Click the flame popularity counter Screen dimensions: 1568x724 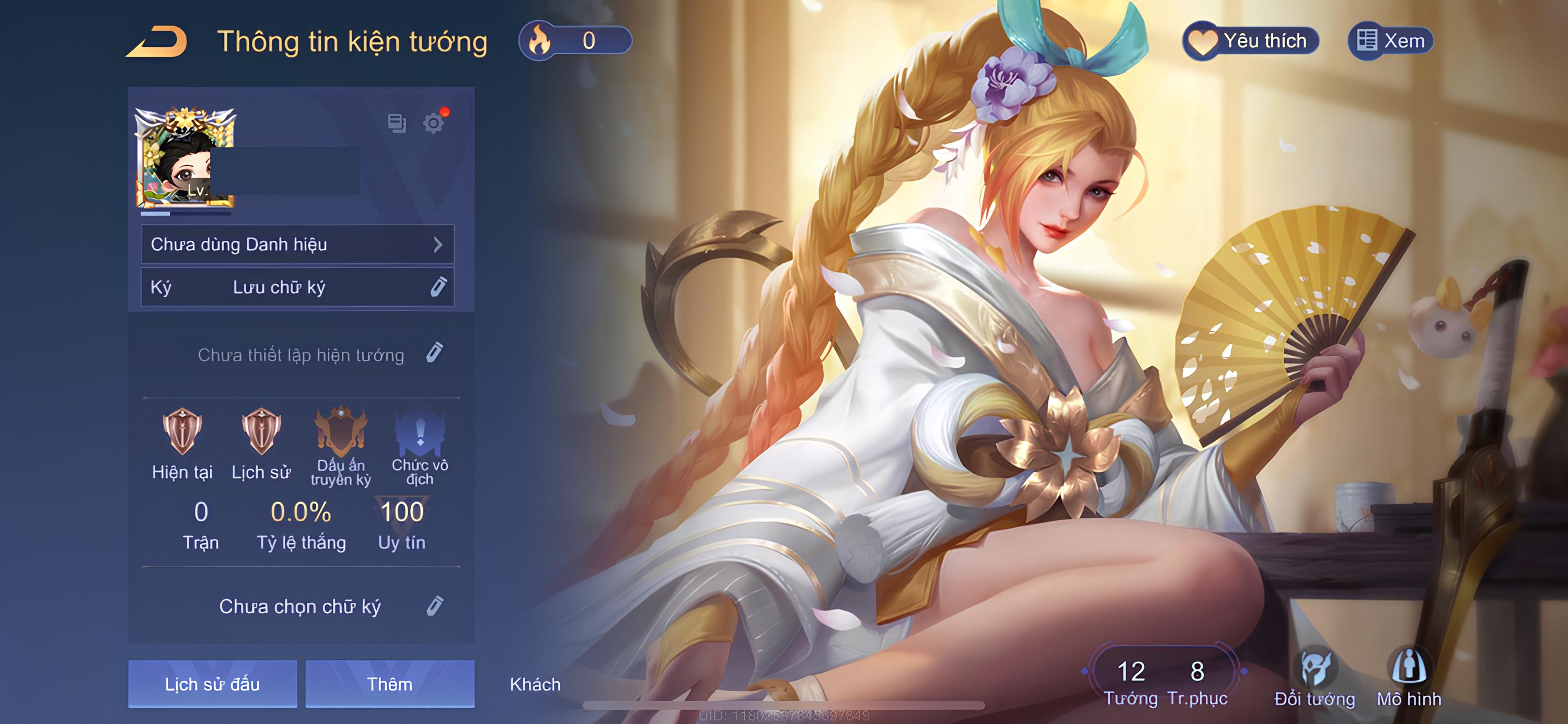click(574, 41)
